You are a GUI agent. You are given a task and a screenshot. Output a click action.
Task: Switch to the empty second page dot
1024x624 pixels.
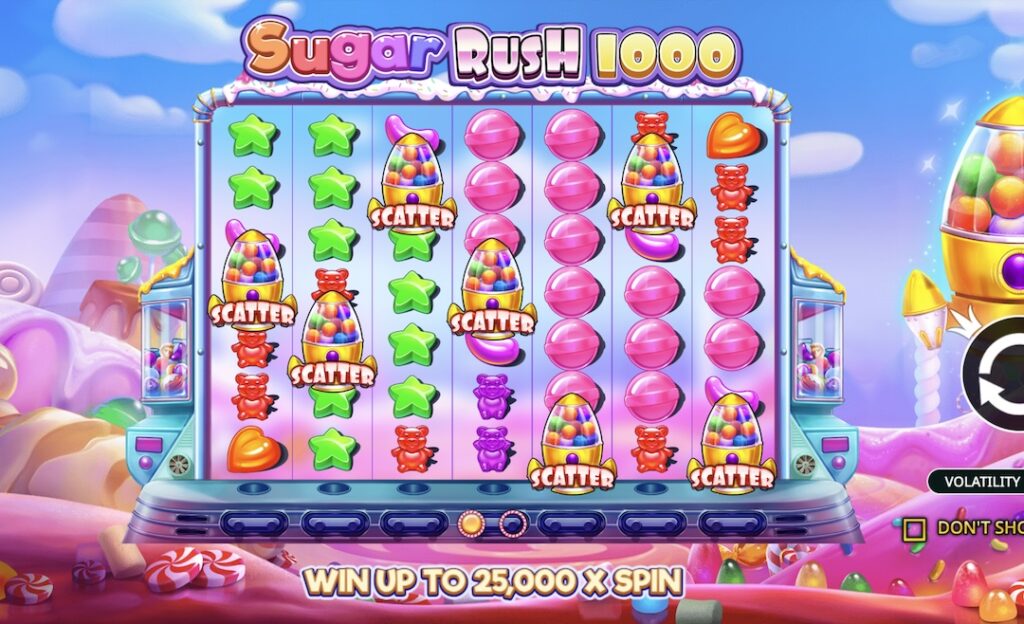[x=512, y=522]
